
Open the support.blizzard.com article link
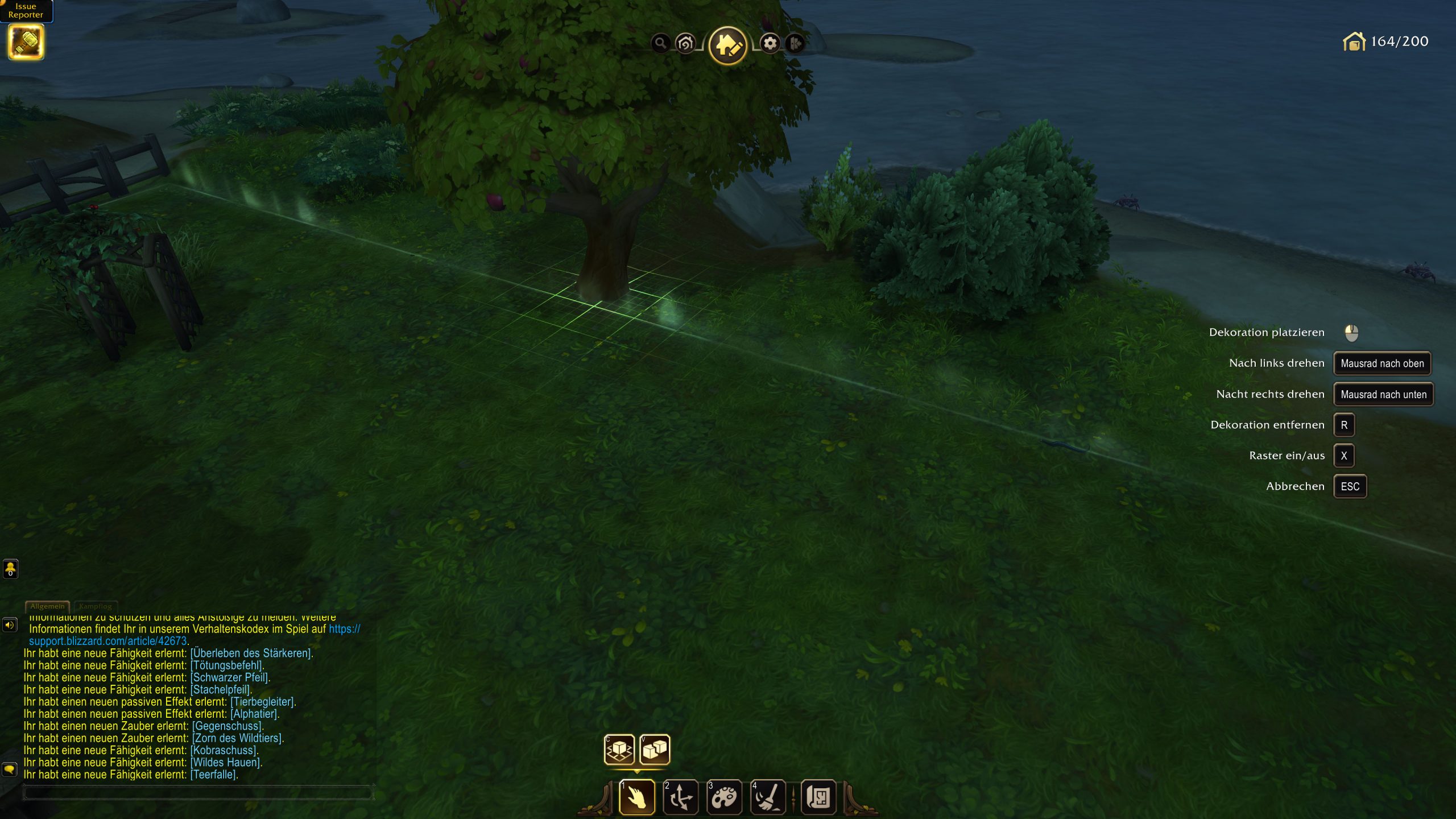click(108, 641)
